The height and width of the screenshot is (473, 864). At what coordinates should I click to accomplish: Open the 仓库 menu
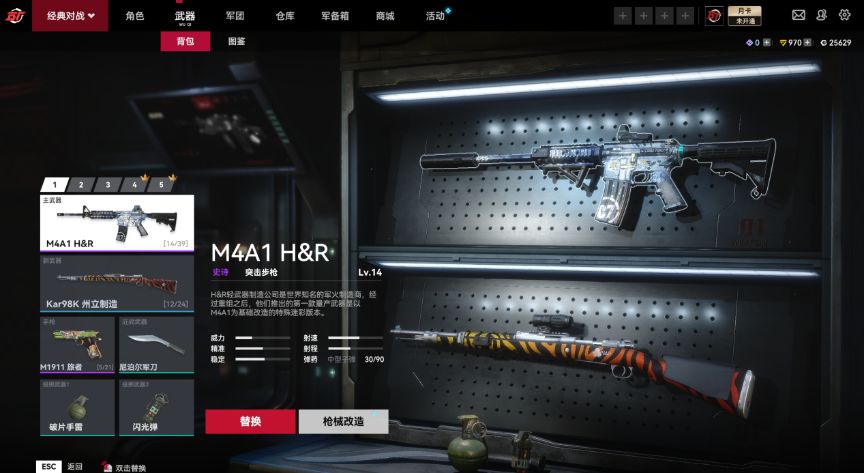[x=285, y=16]
